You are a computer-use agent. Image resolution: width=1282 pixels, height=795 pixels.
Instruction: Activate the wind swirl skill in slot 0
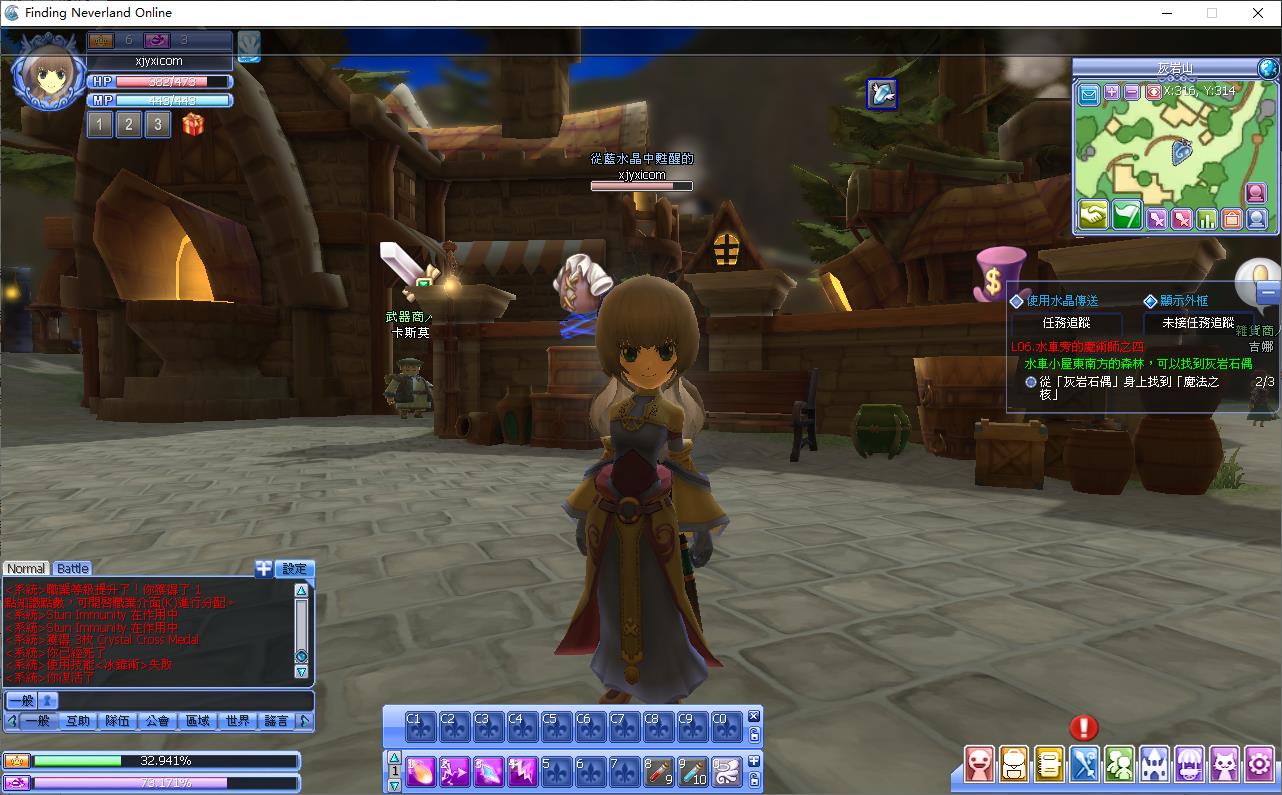[727, 771]
